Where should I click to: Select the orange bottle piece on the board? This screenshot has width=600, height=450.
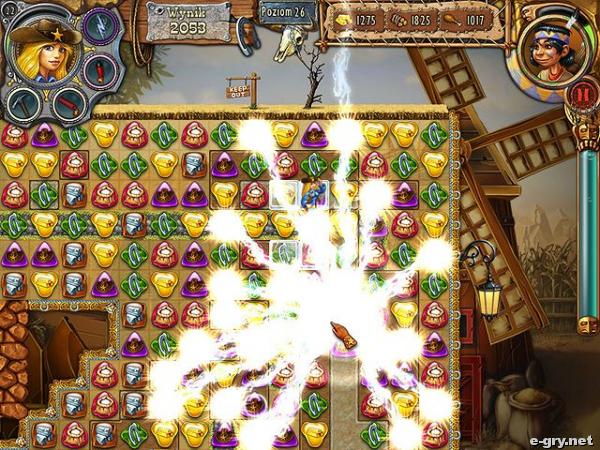point(345,338)
